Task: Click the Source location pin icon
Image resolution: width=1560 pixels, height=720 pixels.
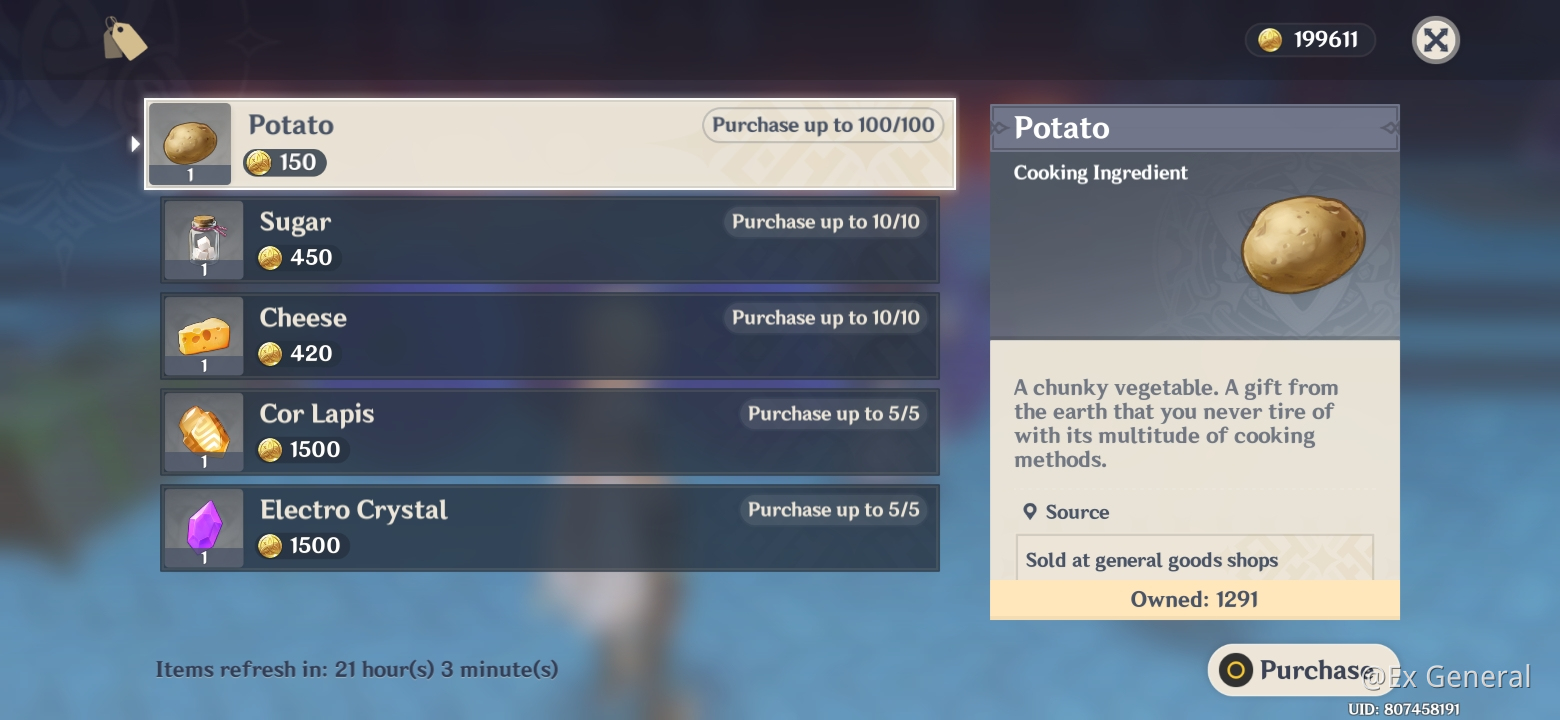Action: click(x=1031, y=511)
